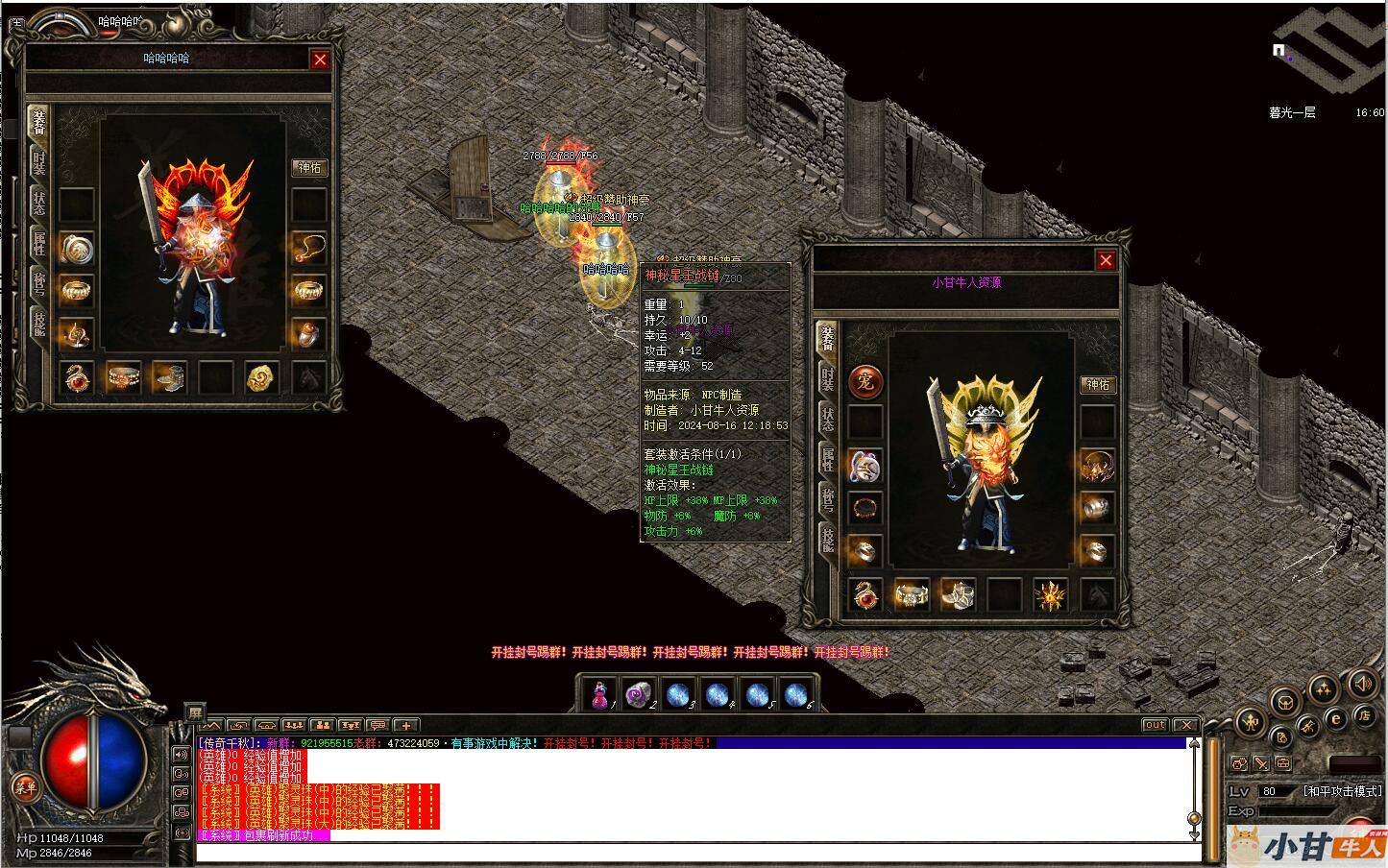Click 神佑 button in 小甘牛人资源 panel
The height and width of the screenshot is (868, 1388).
pyautogui.click(x=1097, y=384)
